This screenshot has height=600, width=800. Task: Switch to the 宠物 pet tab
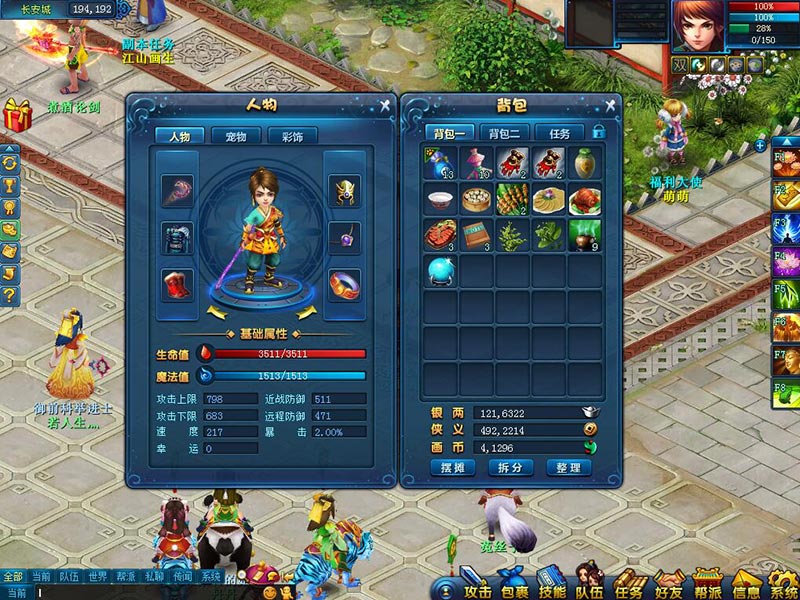pyautogui.click(x=236, y=136)
